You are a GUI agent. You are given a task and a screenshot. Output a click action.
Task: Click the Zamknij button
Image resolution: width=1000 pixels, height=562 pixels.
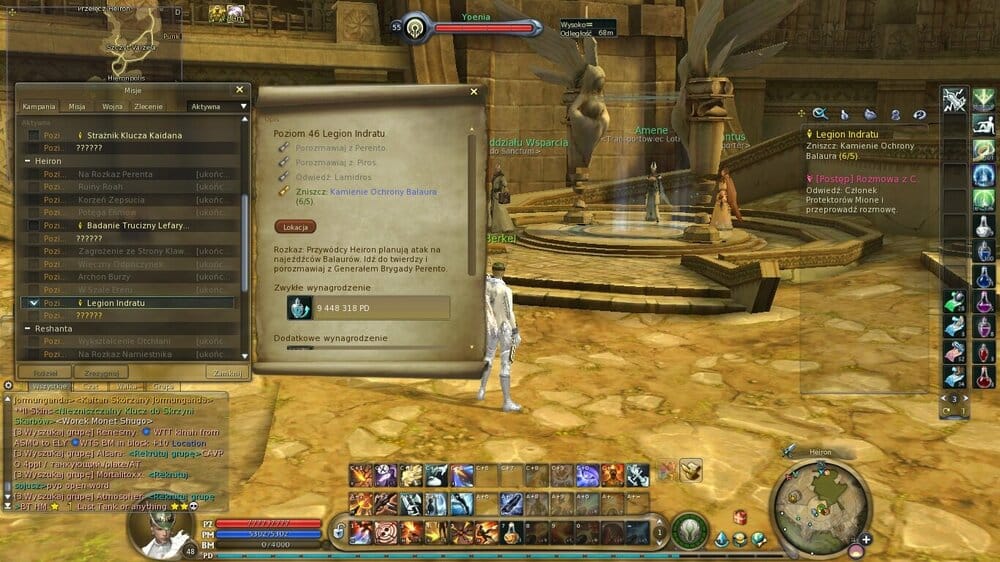point(224,372)
